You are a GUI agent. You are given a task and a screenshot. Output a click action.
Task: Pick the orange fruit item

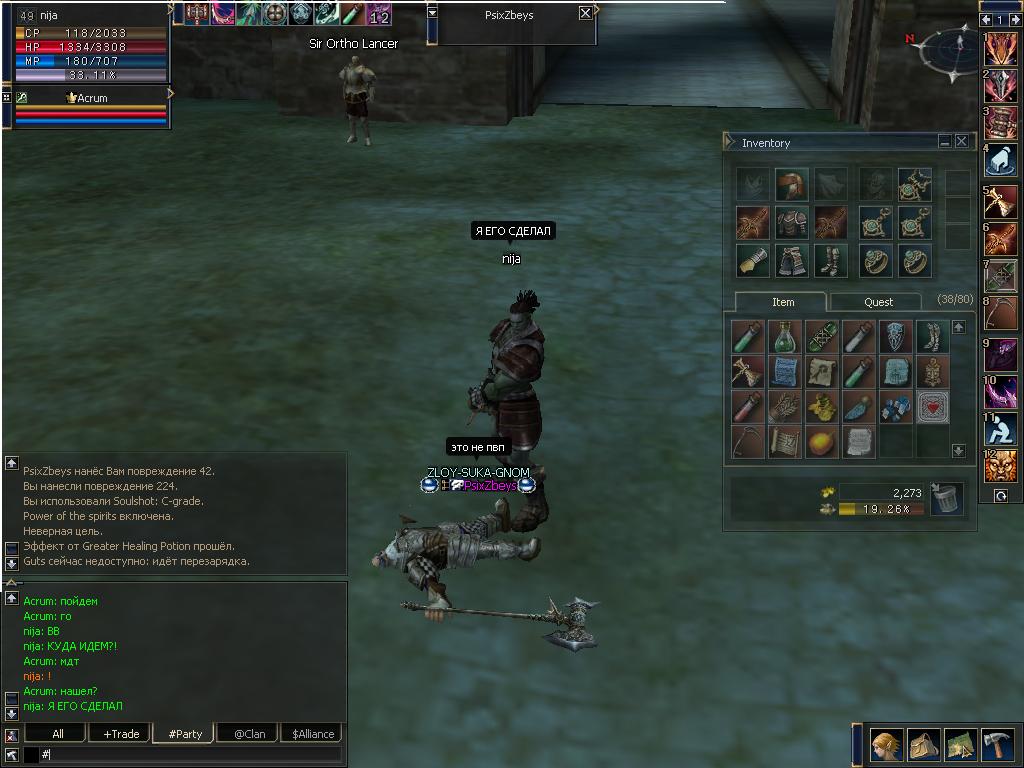tap(822, 441)
